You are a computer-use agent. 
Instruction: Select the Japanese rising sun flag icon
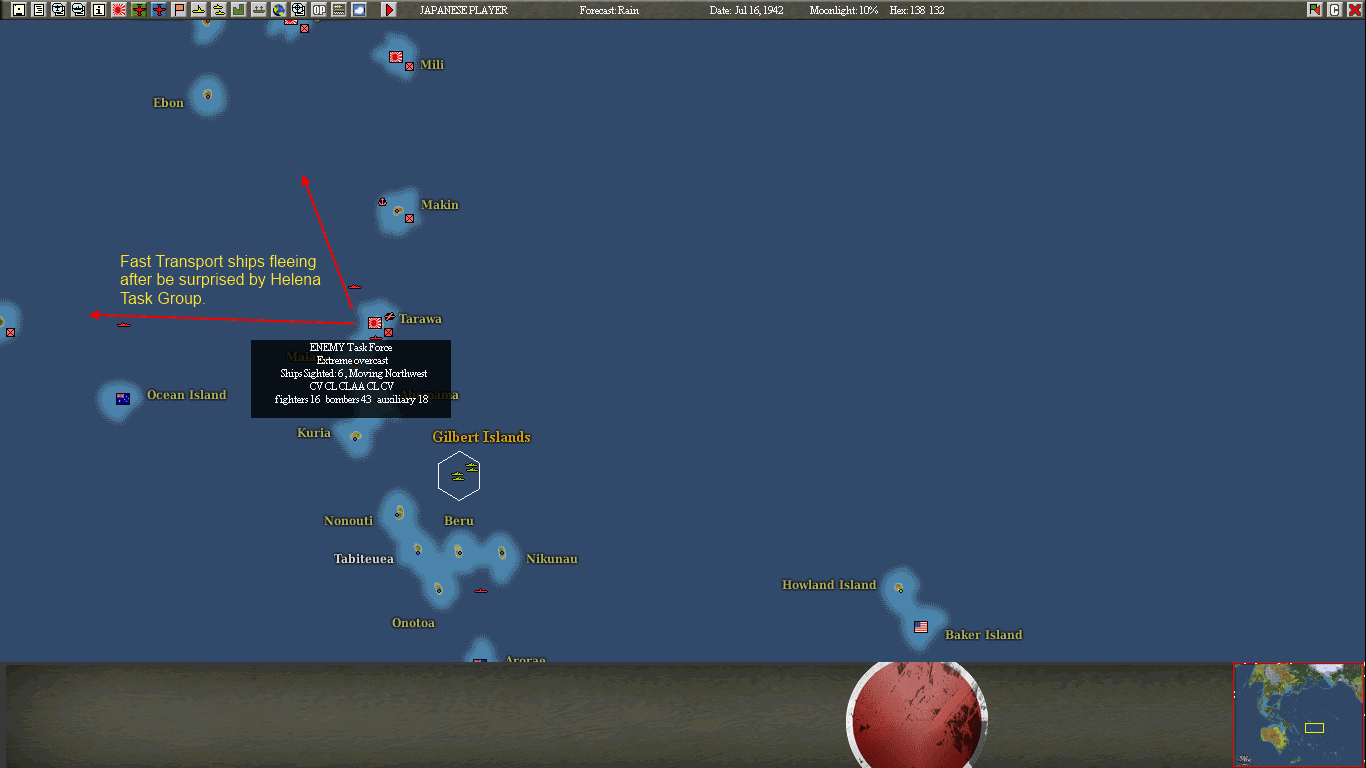point(117,9)
